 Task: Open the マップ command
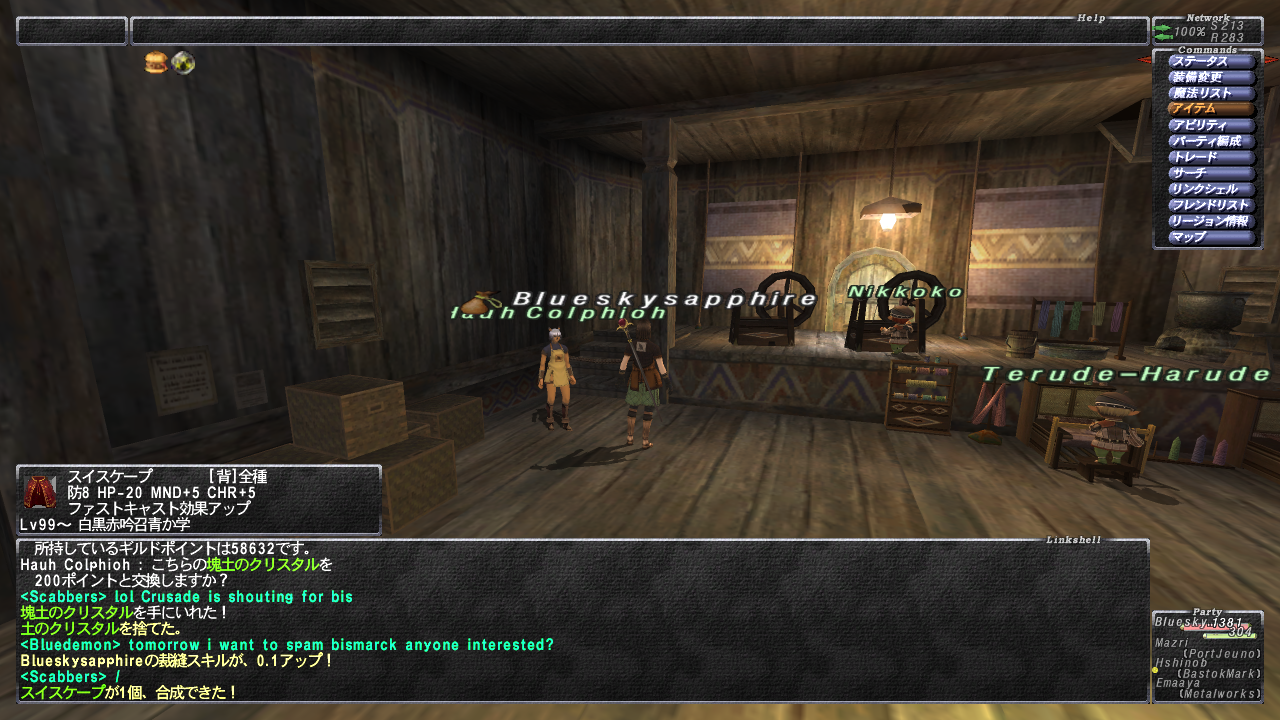pyautogui.click(x=1210, y=238)
